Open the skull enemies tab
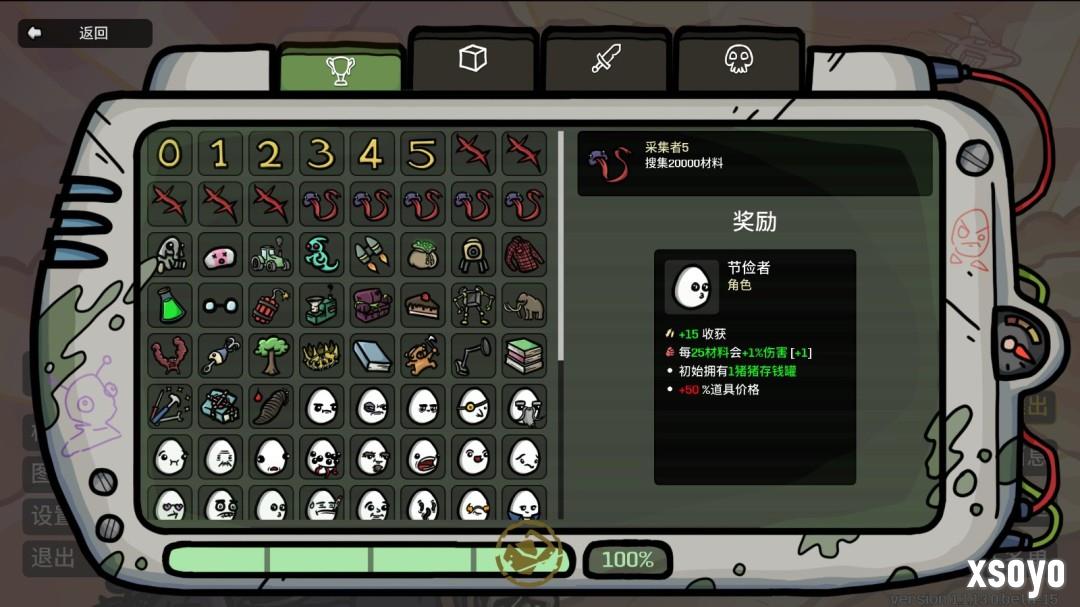The image size is (1080, 607). click(x=738, y=59)
